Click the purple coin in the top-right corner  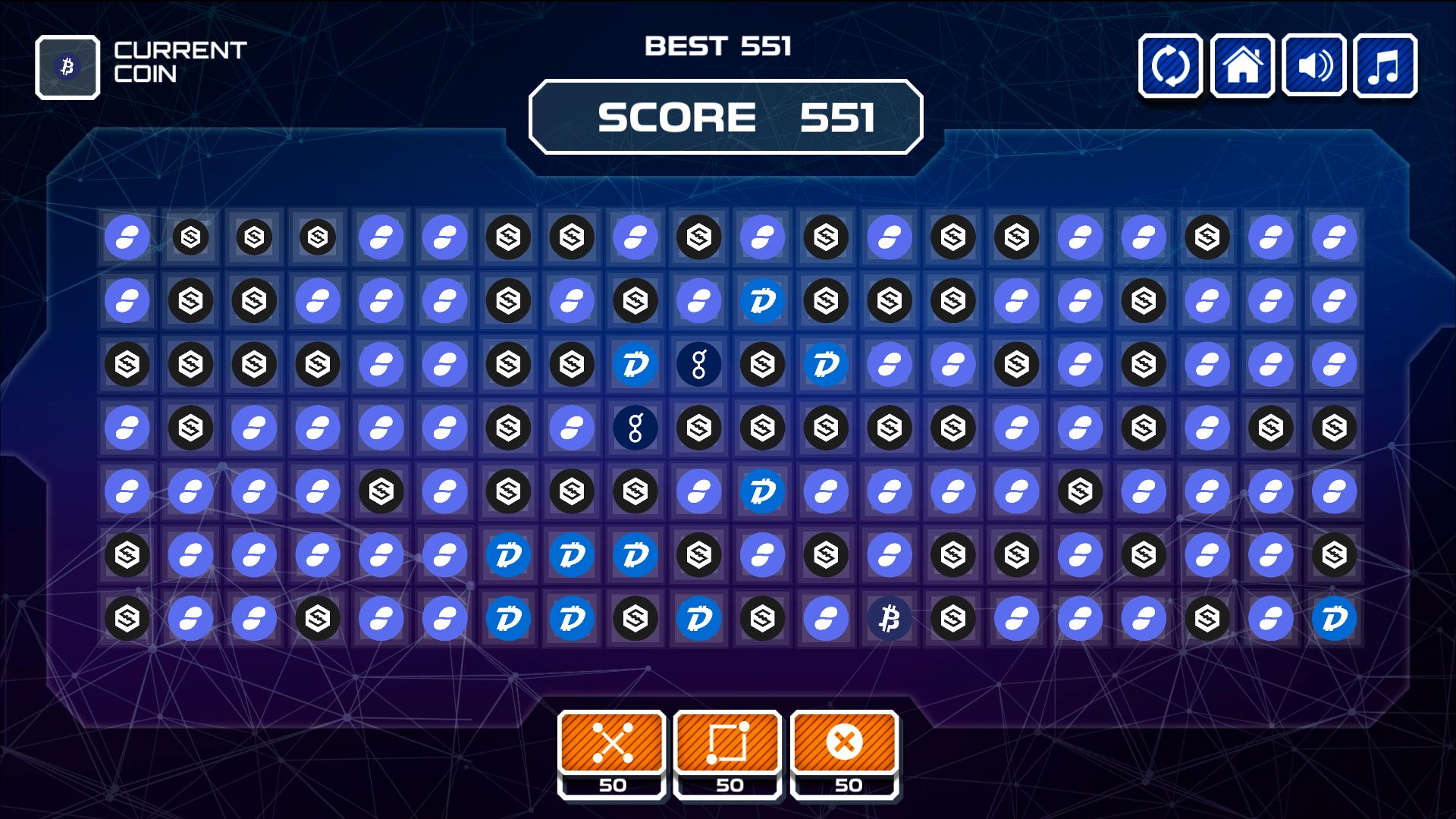1335,237
